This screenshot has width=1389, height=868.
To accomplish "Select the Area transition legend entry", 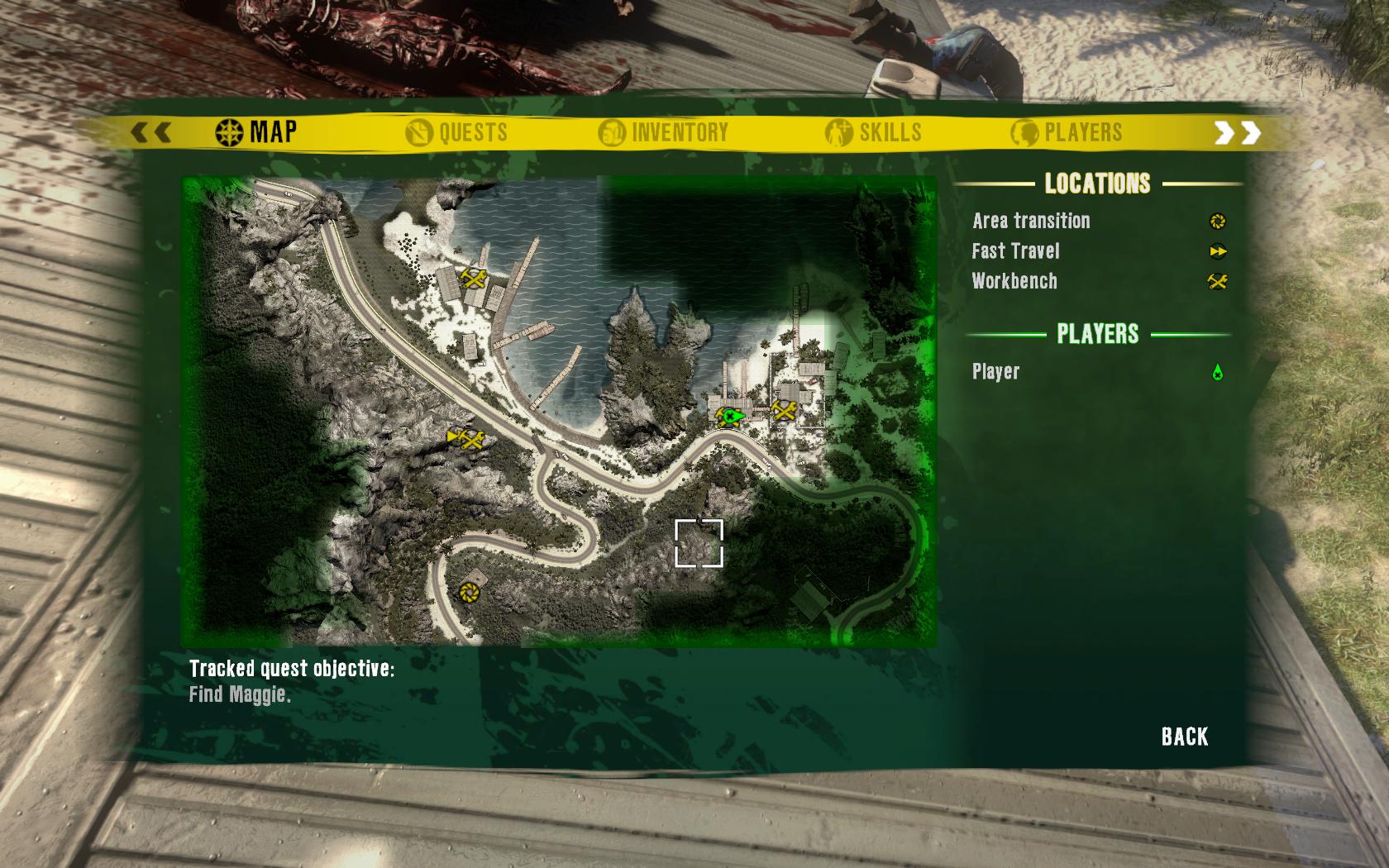I will pos(1031,221).
